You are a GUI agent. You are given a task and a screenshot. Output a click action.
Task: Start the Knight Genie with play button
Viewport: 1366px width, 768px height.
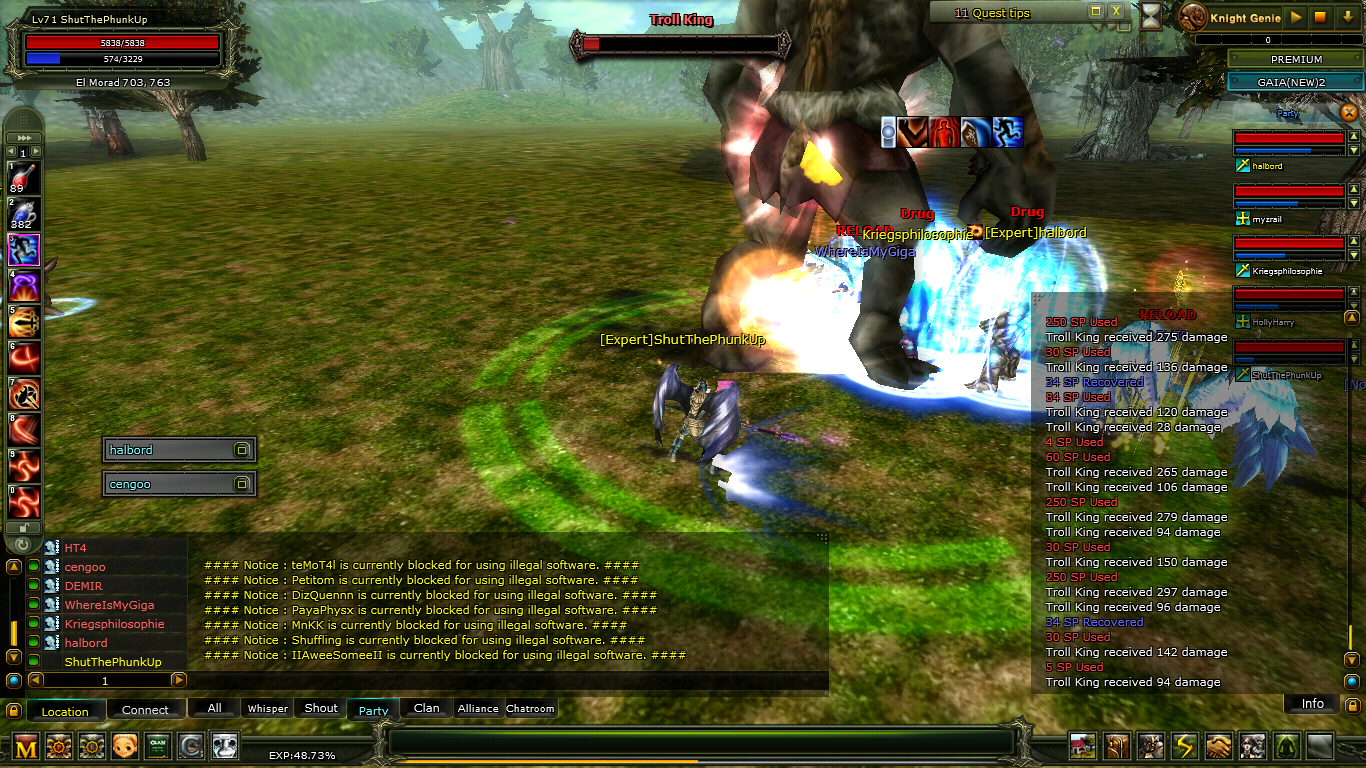1297,17
